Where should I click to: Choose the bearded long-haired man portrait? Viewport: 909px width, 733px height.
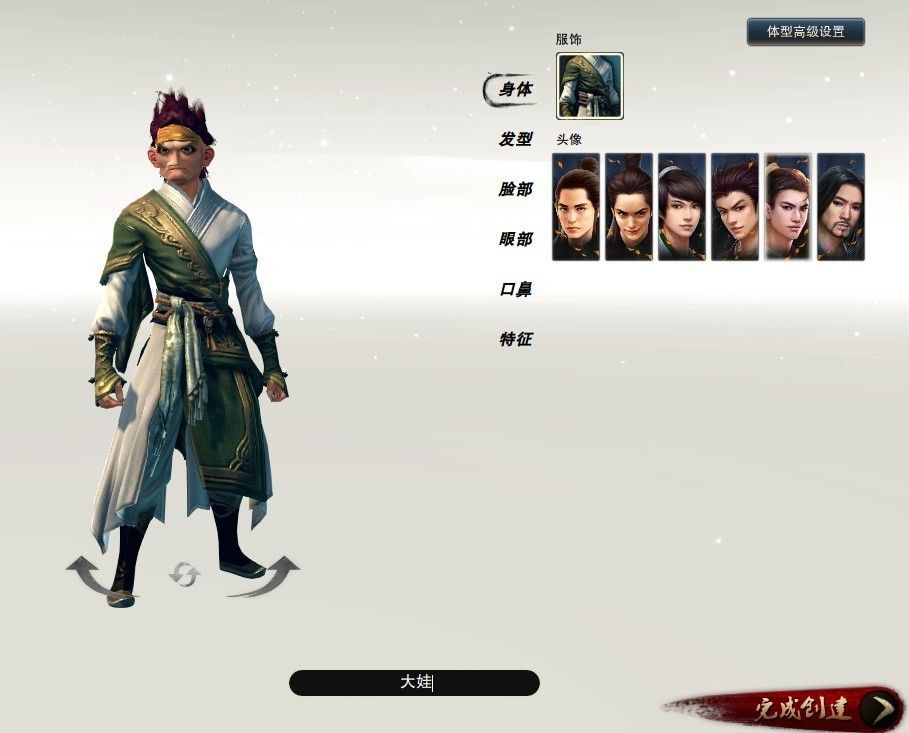click(840, 207)
